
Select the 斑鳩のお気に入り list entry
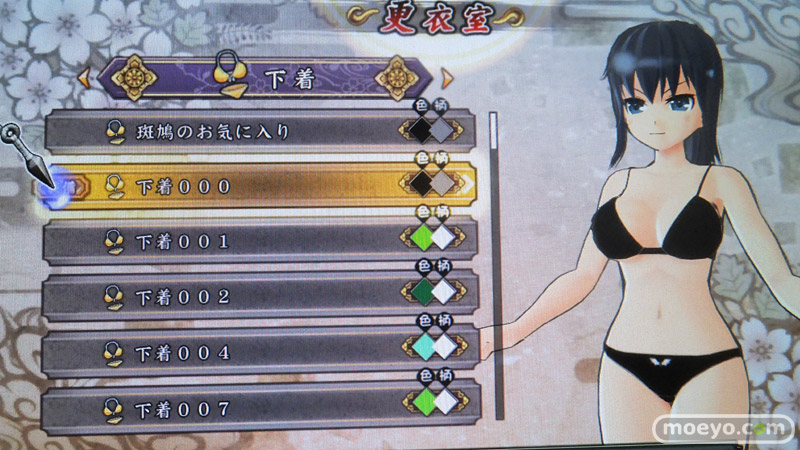[230, 131]
